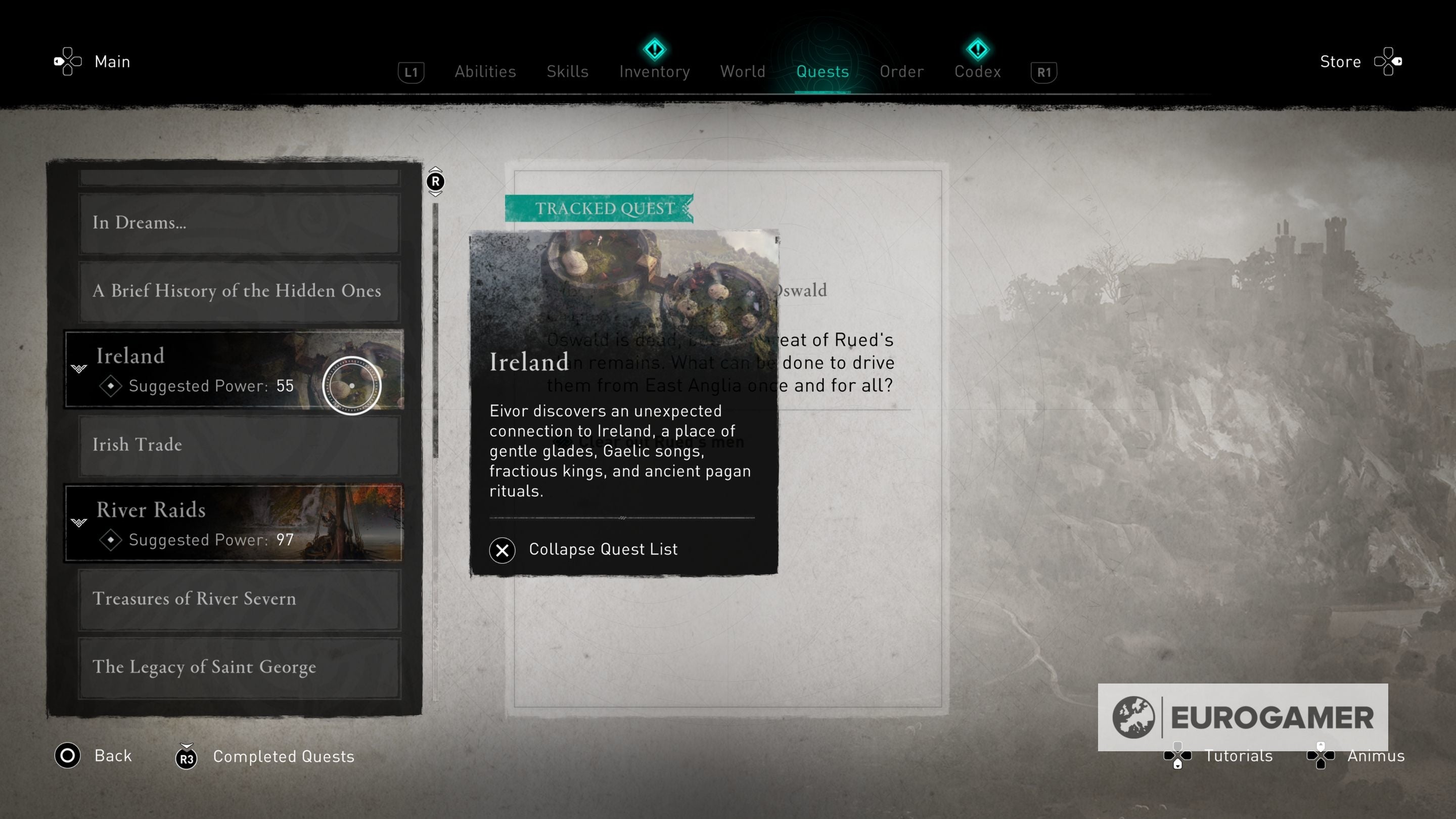Click the Main gamepad icon
The width and height of the screenshot is (1456, 819).
(x=67, y=61)
